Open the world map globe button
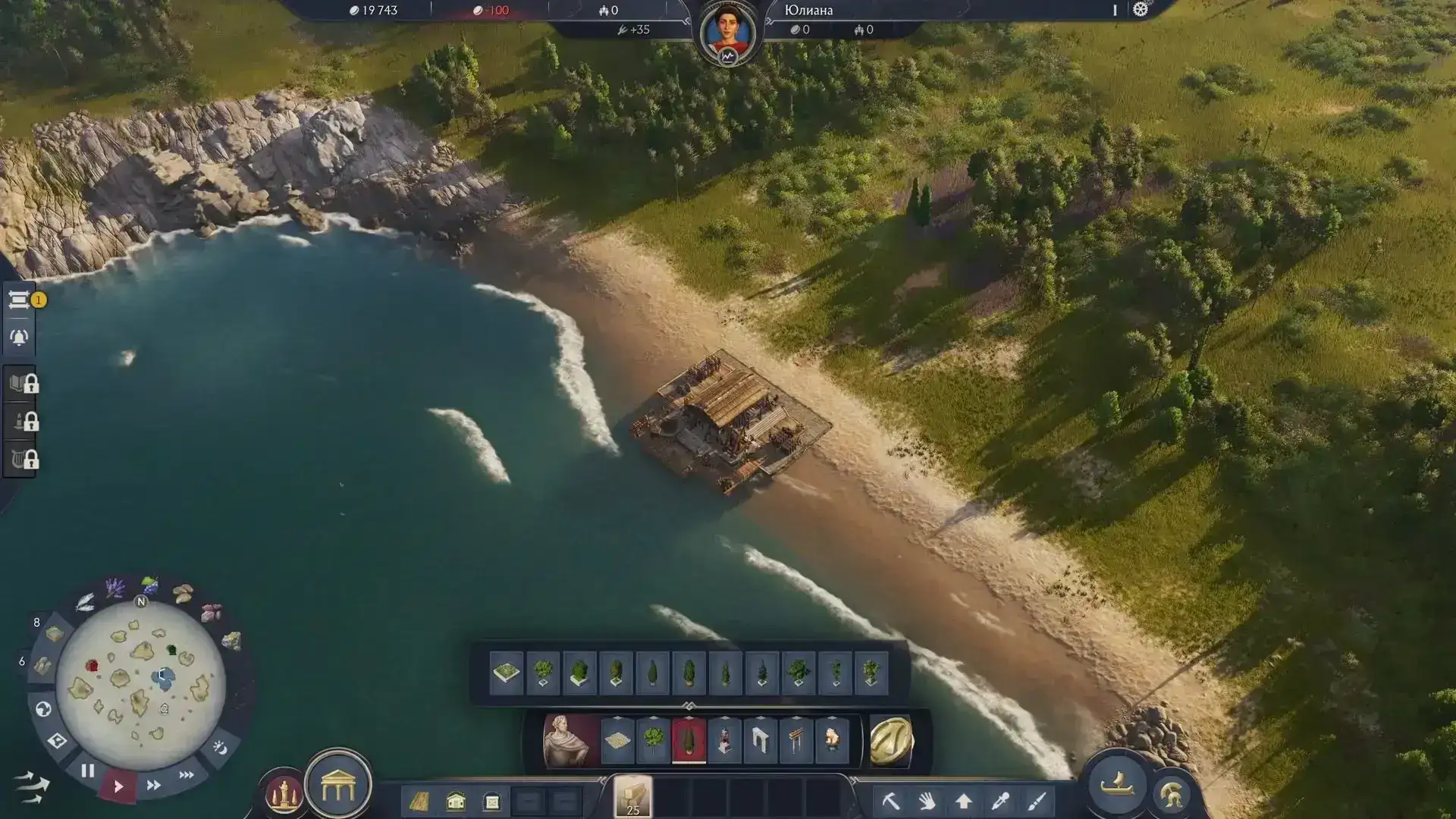 tap(43, 709)
